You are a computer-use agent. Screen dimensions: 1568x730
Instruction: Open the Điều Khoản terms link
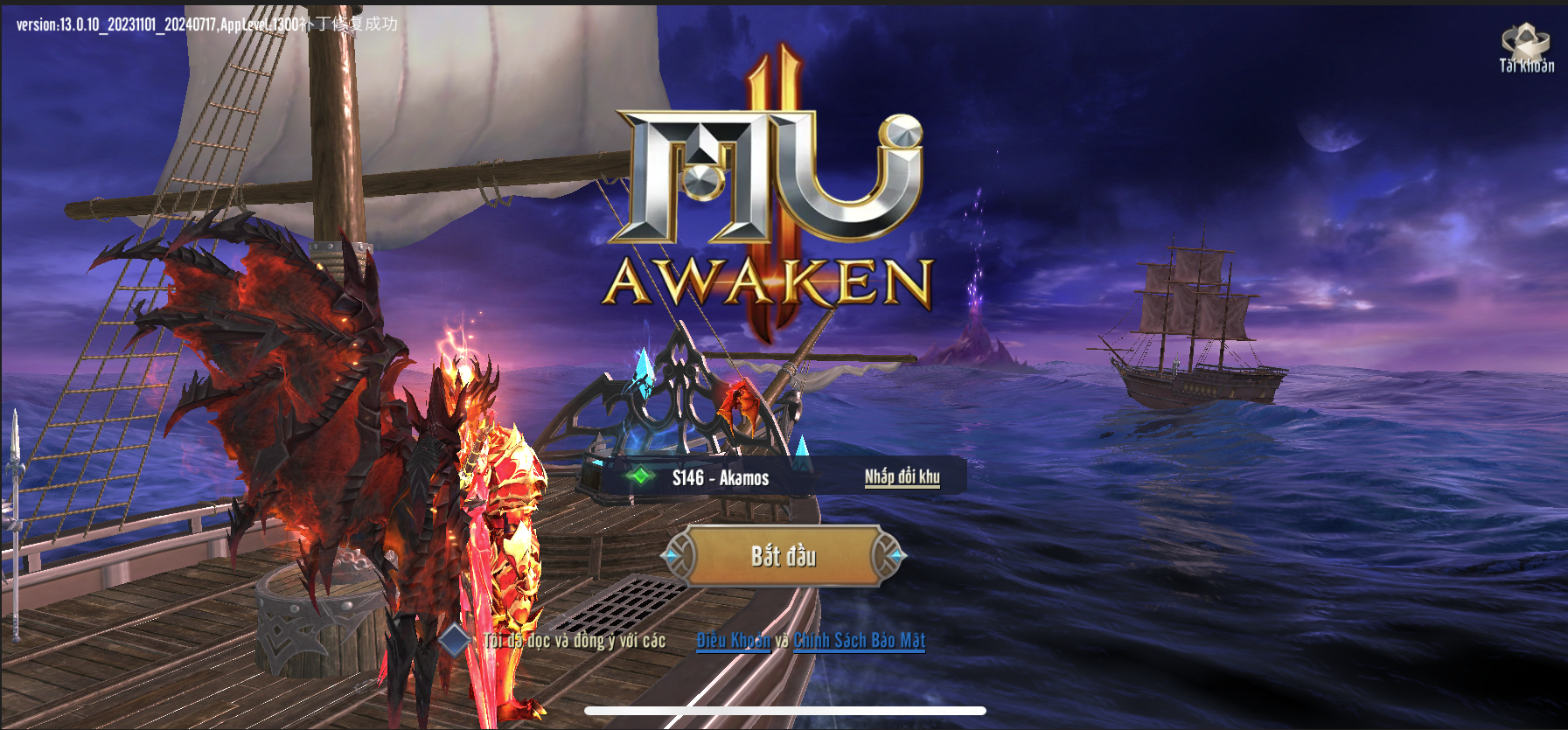coord(733,641)
